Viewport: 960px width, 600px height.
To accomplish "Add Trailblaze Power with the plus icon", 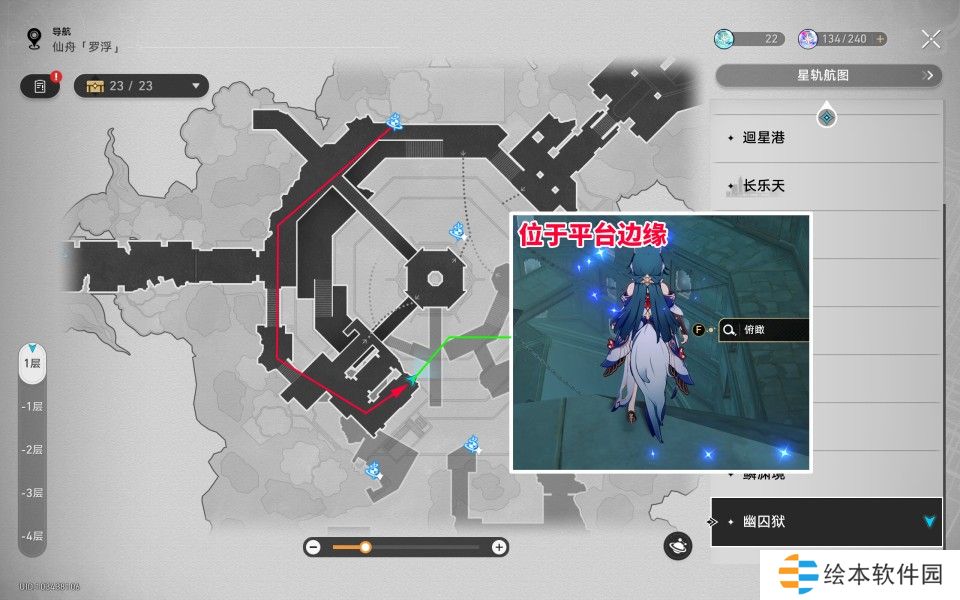I will (880, 39).
